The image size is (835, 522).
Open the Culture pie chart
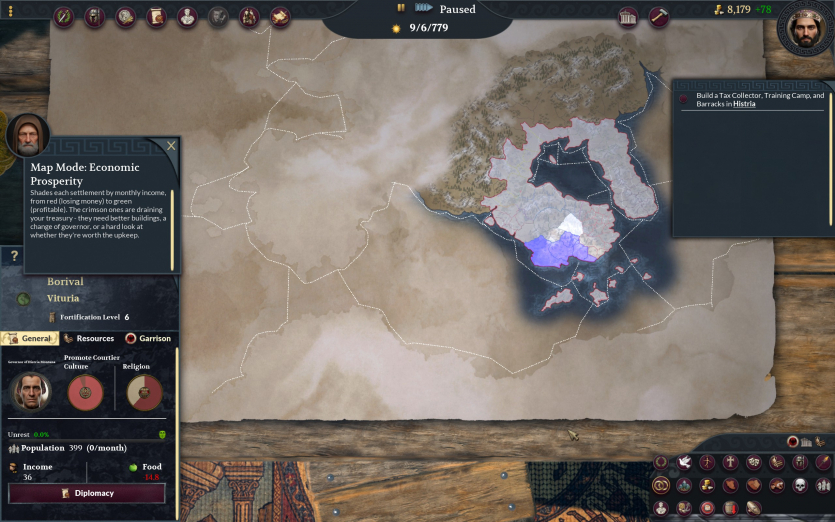click(x=85, y=392)
